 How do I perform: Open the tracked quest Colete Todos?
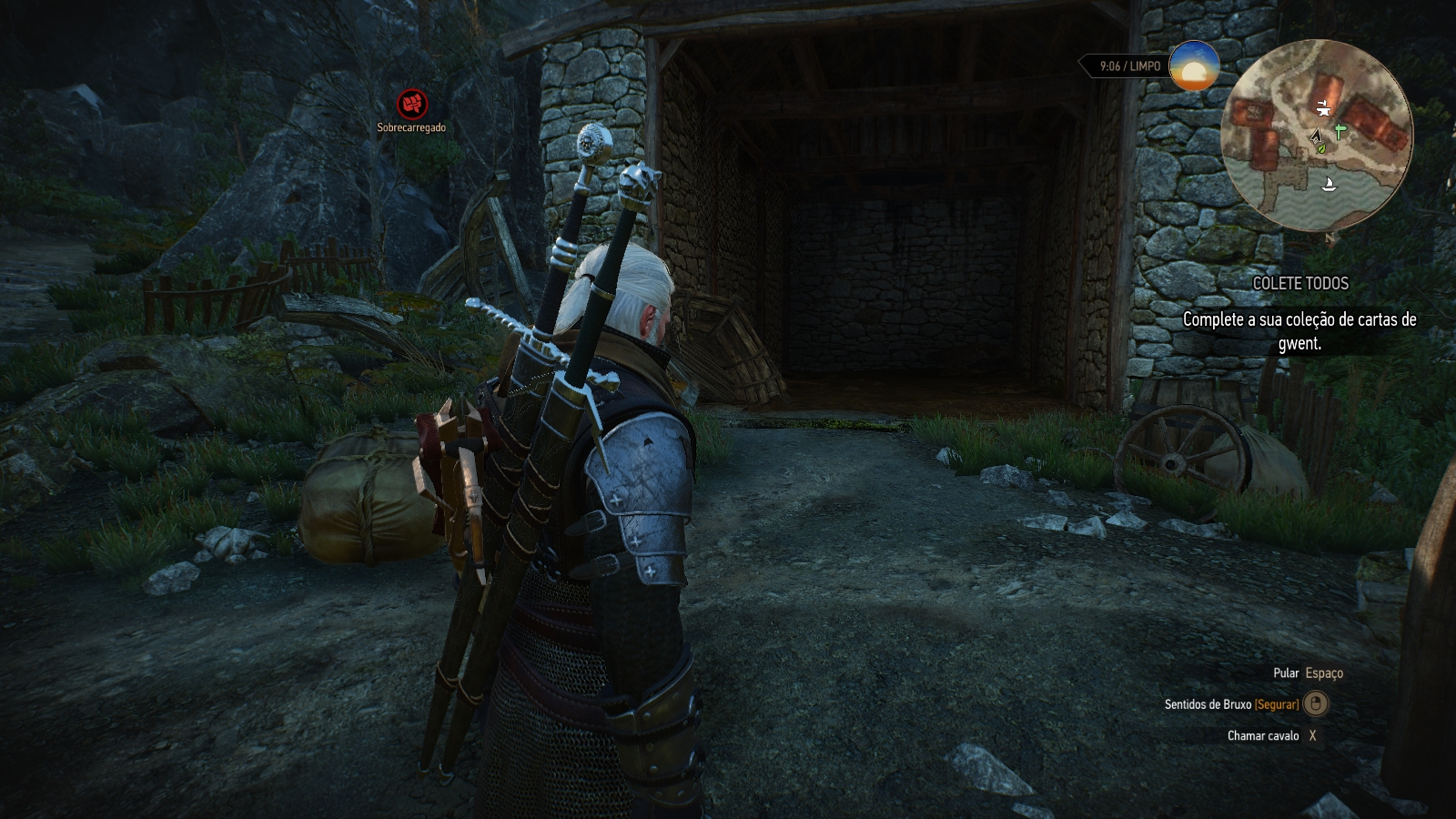1300,283
